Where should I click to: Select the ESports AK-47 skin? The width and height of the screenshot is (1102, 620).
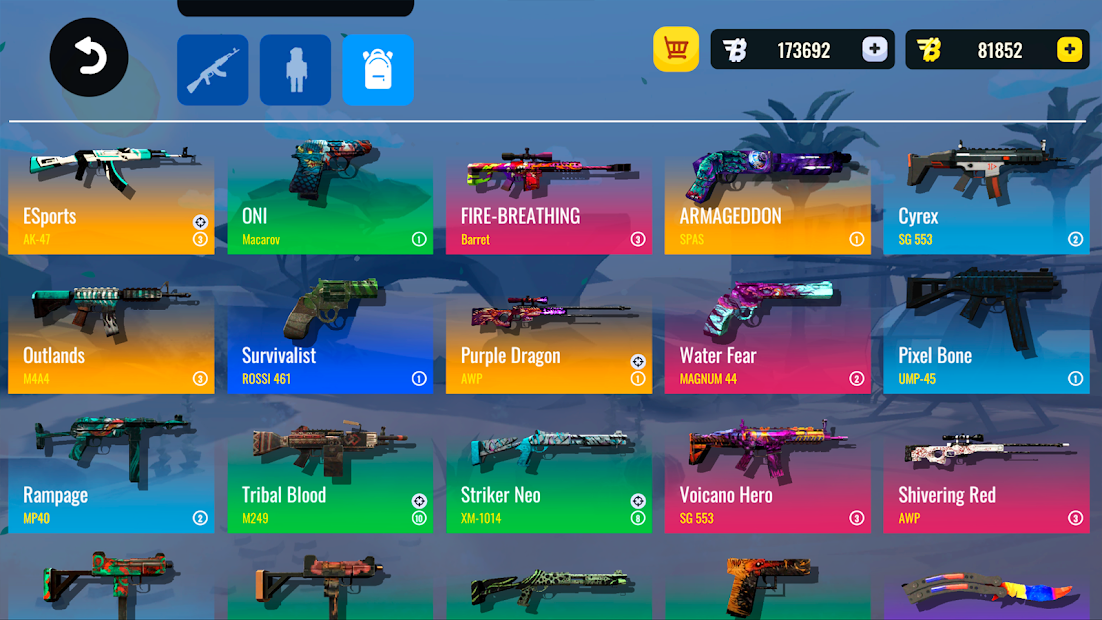coord(111,198)
